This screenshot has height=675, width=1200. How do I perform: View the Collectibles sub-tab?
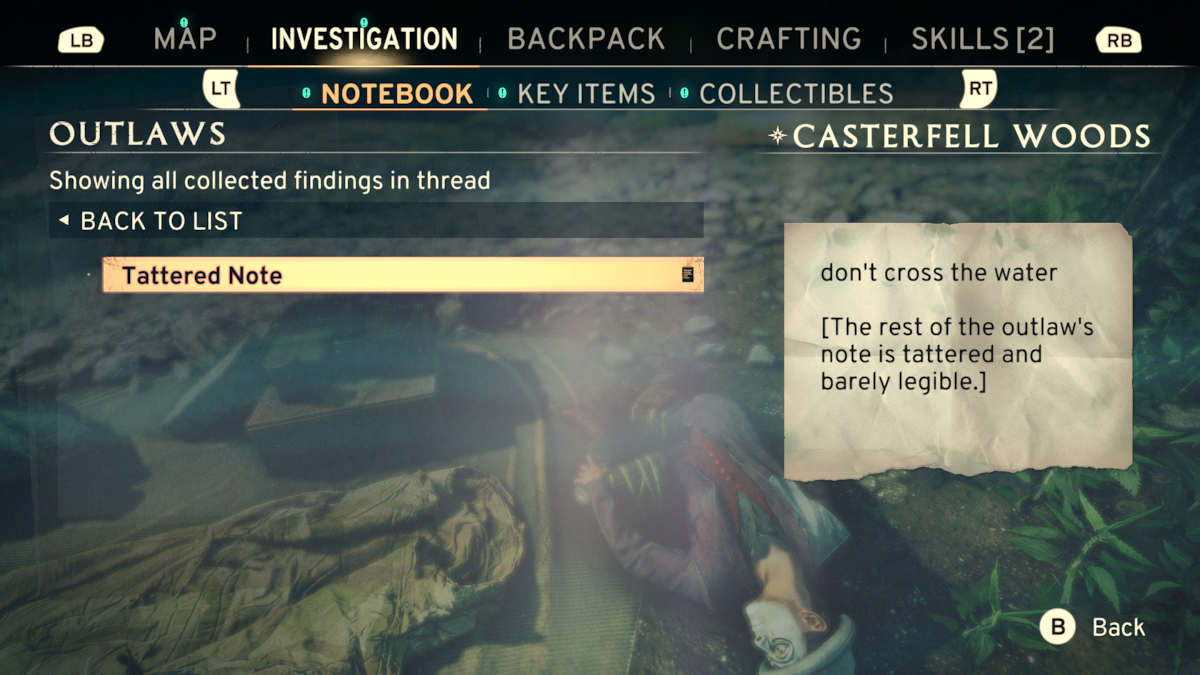[796, 94]
